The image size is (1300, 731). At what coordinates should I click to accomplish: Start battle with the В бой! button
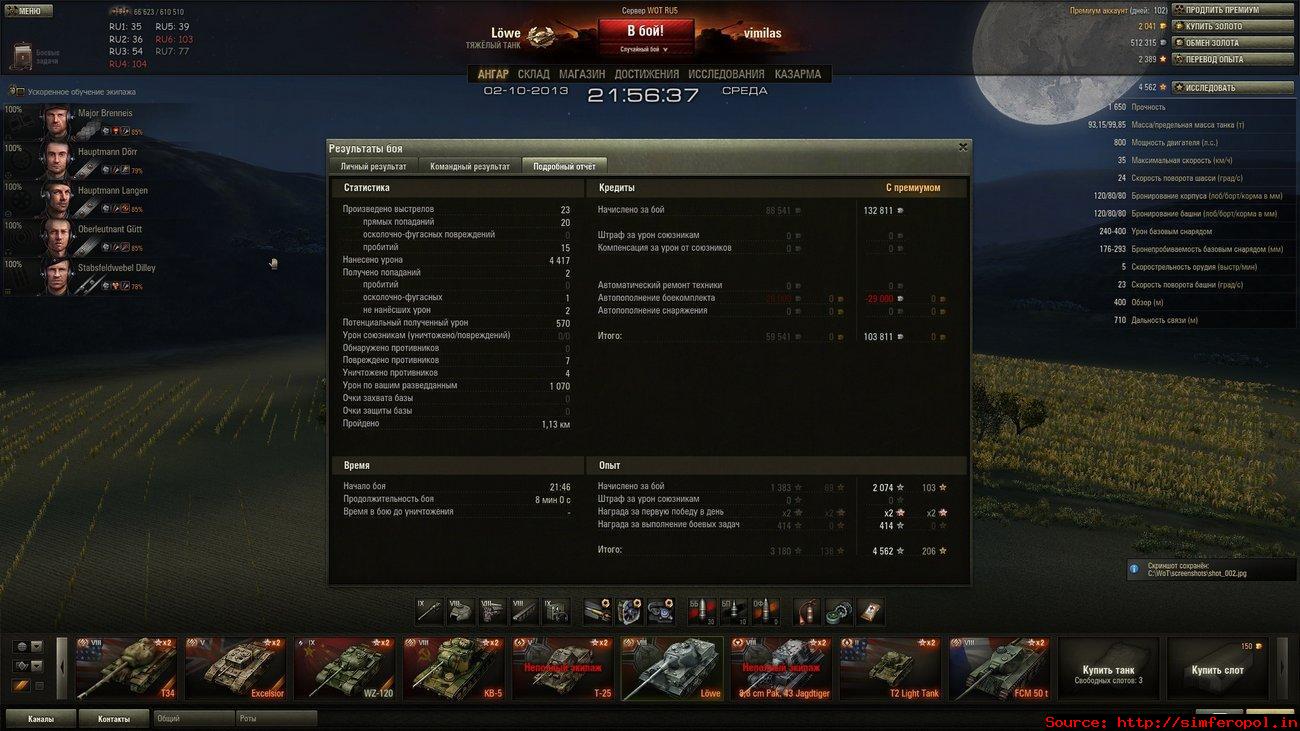[x=645, y=31]
